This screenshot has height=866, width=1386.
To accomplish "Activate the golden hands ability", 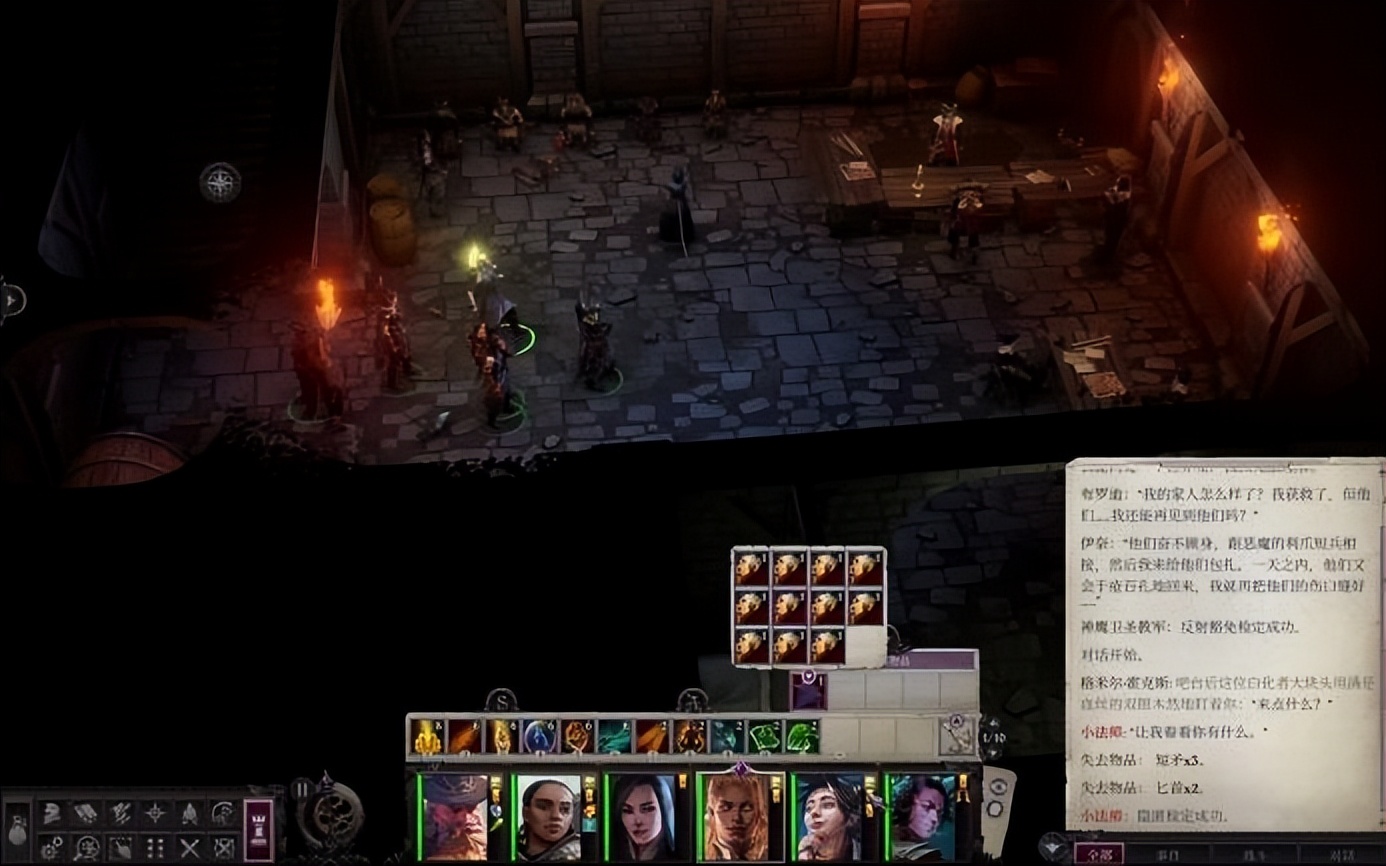I will click(x=427, y=738).
